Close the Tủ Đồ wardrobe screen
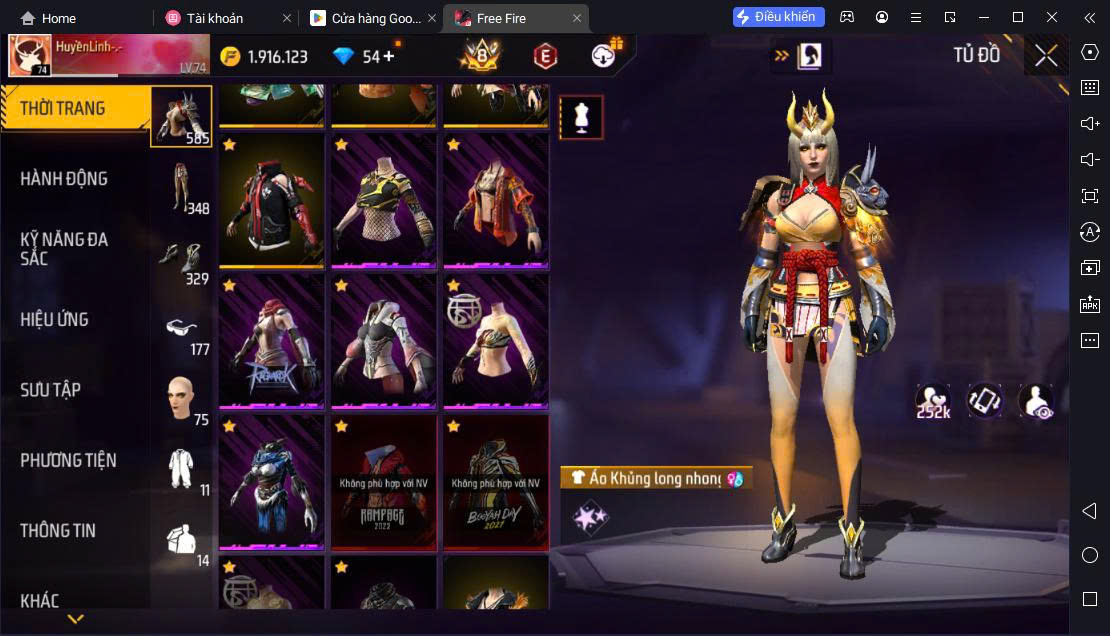The image size is (1110, 636). coord(1046,56)
